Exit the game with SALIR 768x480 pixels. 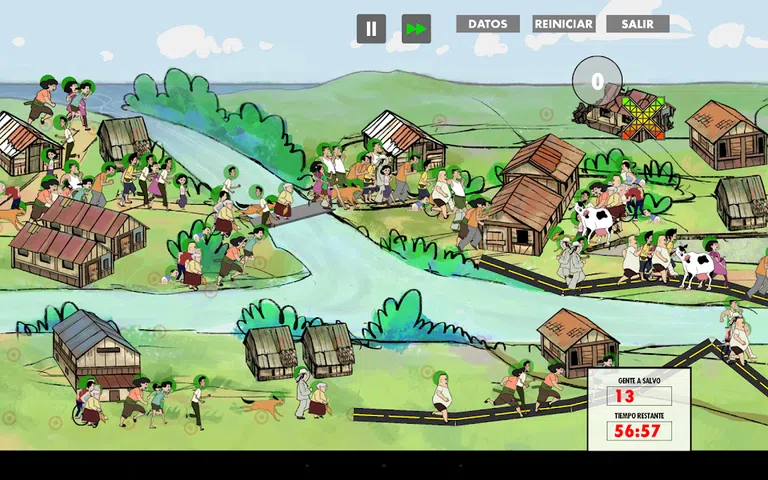(x=638, y=24)
